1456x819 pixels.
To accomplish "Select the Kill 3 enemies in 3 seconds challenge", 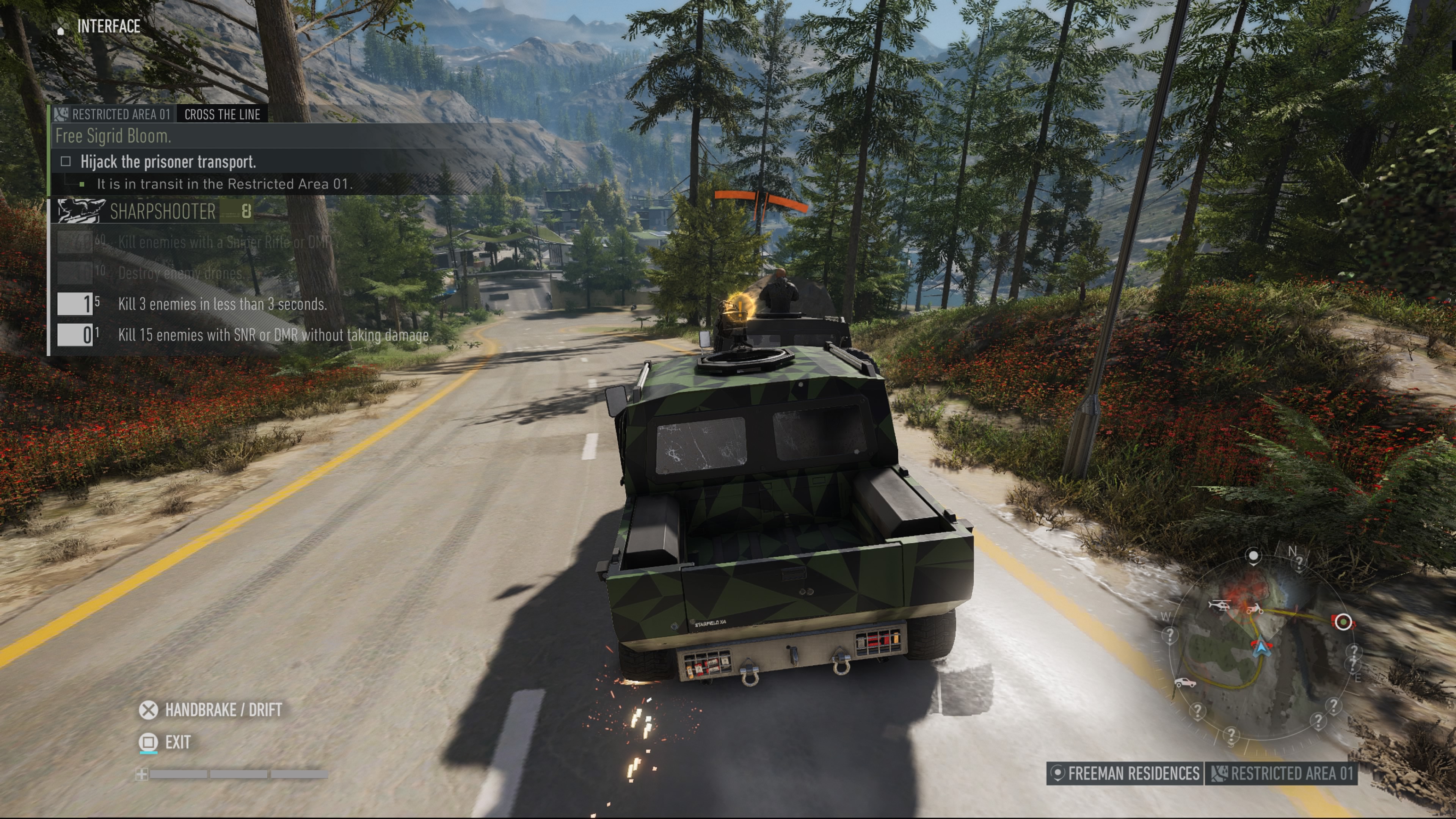I will pyautogui.click(x=221, y=304).
